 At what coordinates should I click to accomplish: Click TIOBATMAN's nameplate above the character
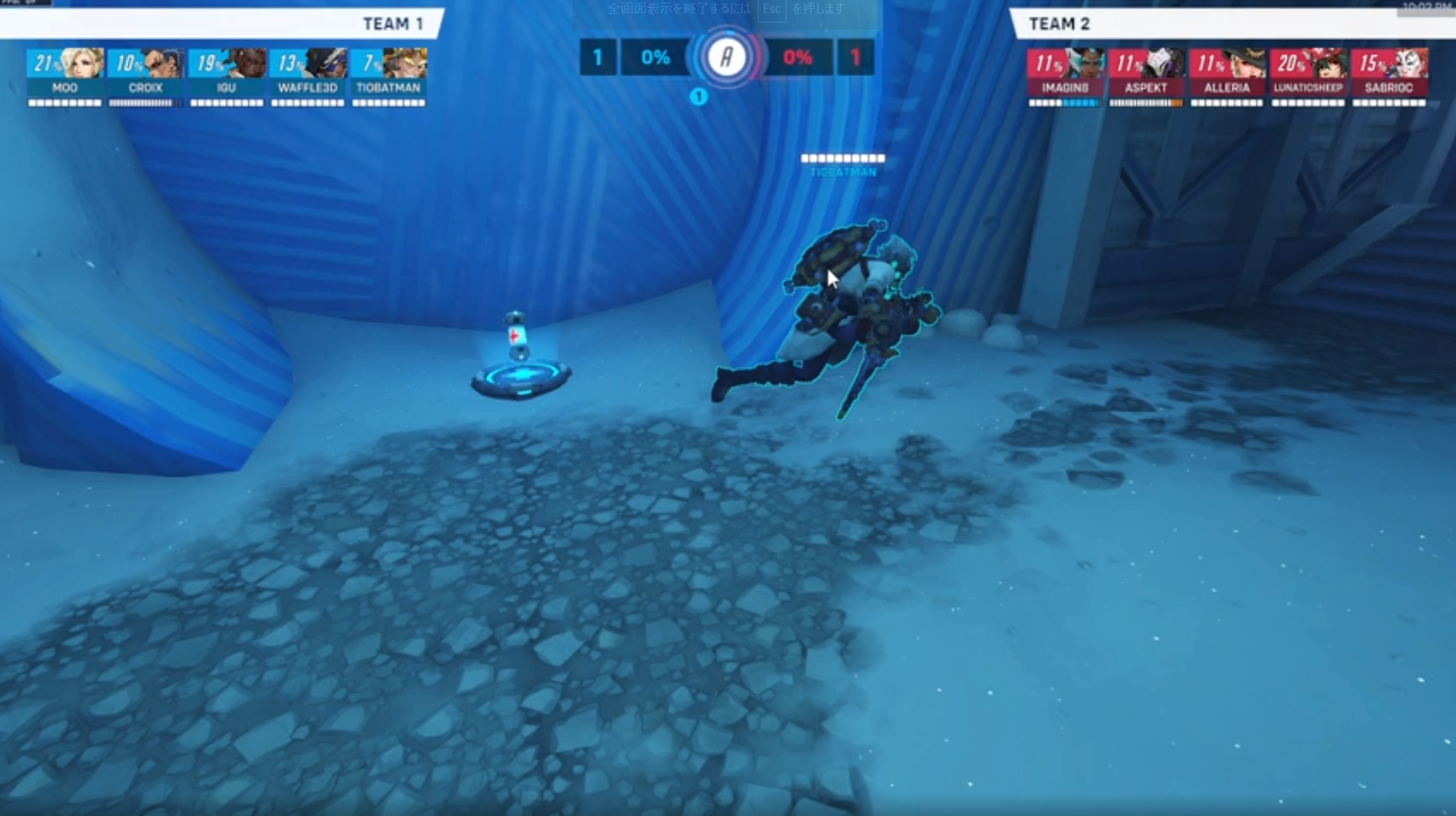point(842,162)
